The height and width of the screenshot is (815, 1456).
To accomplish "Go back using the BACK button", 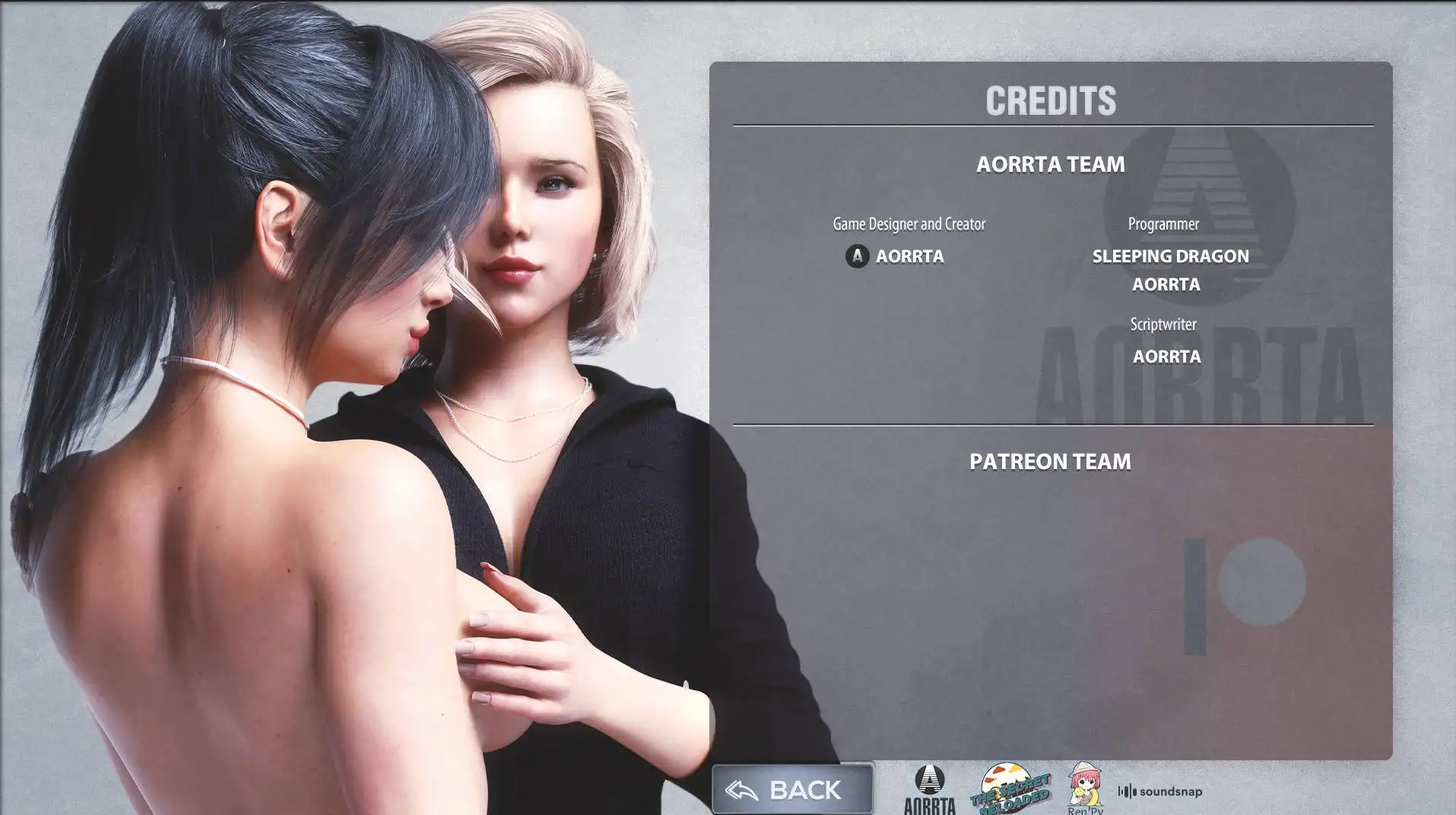I will (x=792, y=789).
